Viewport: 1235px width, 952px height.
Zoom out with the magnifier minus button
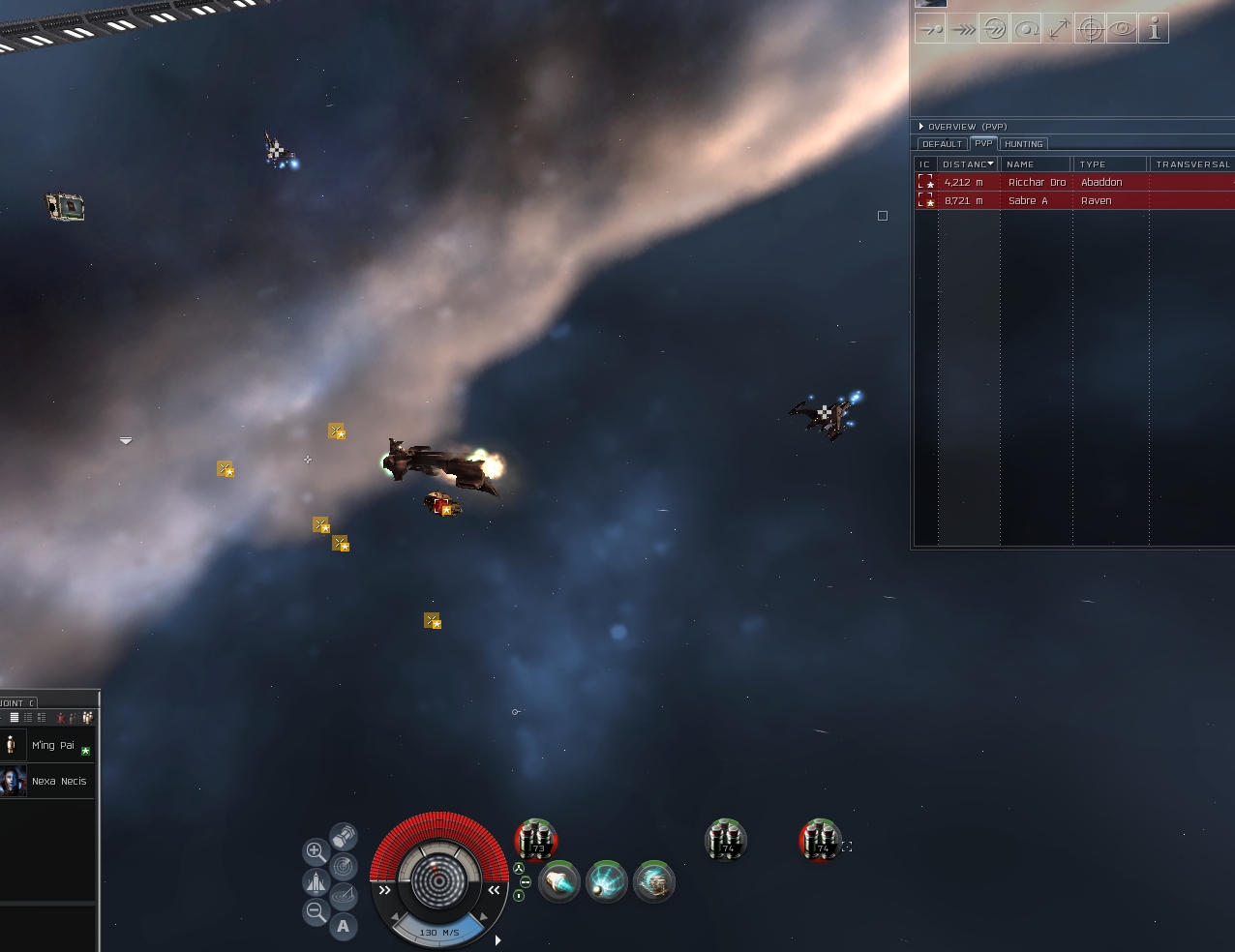316,911
